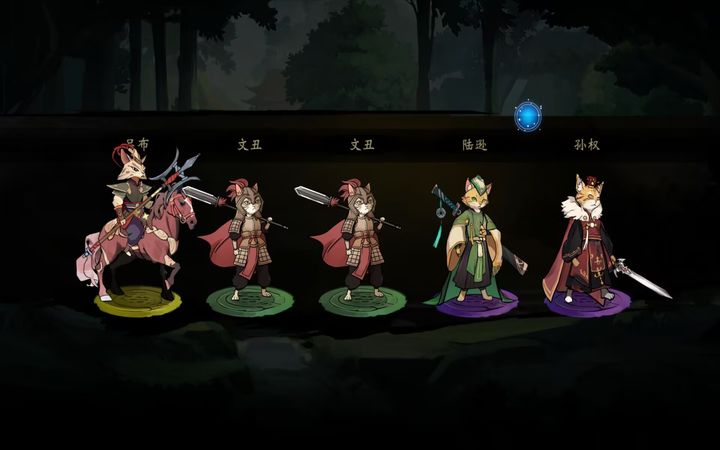Select the Lü Bu (吕布) mounted unit

(x=136, y=235)
